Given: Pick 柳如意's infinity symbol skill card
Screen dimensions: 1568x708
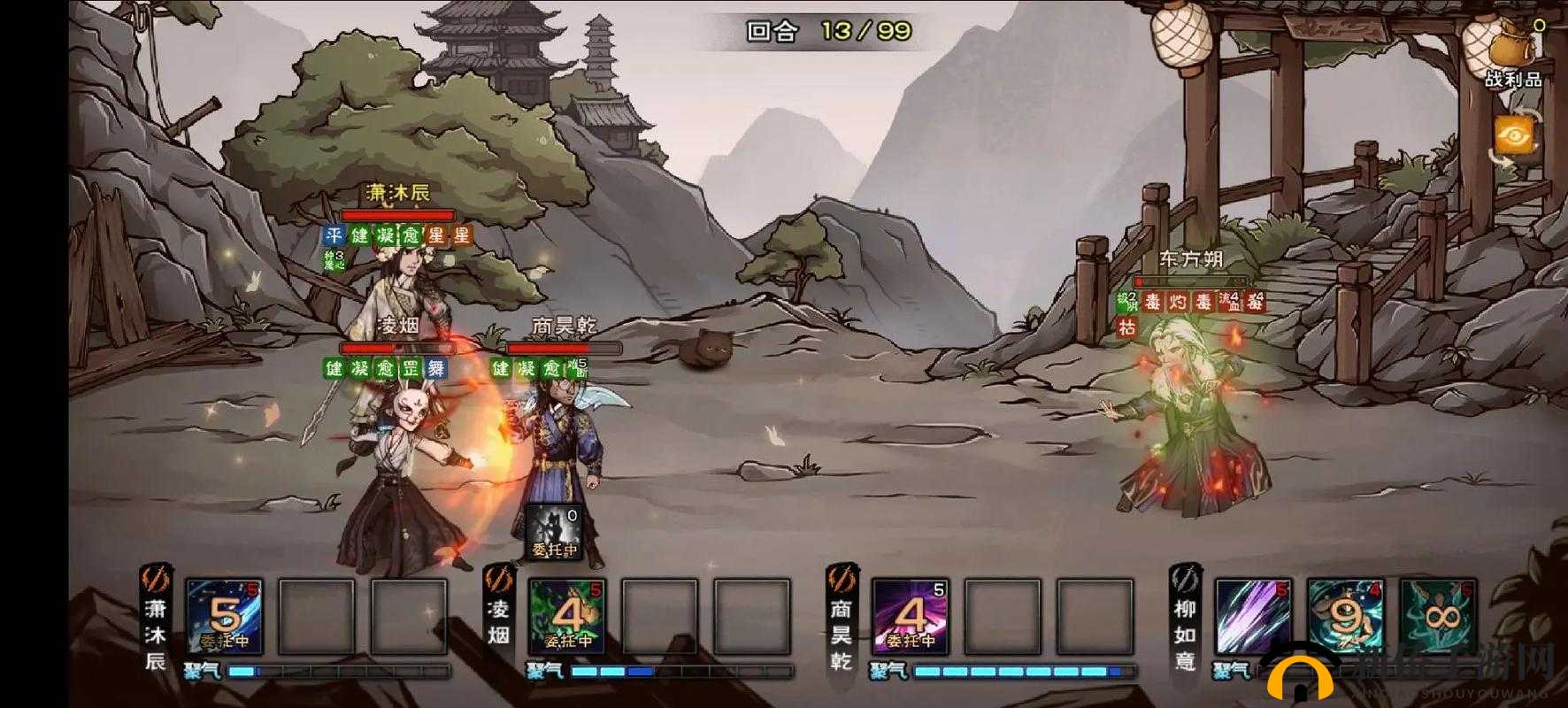Looking at the screenshot, I should point(1438,616).
